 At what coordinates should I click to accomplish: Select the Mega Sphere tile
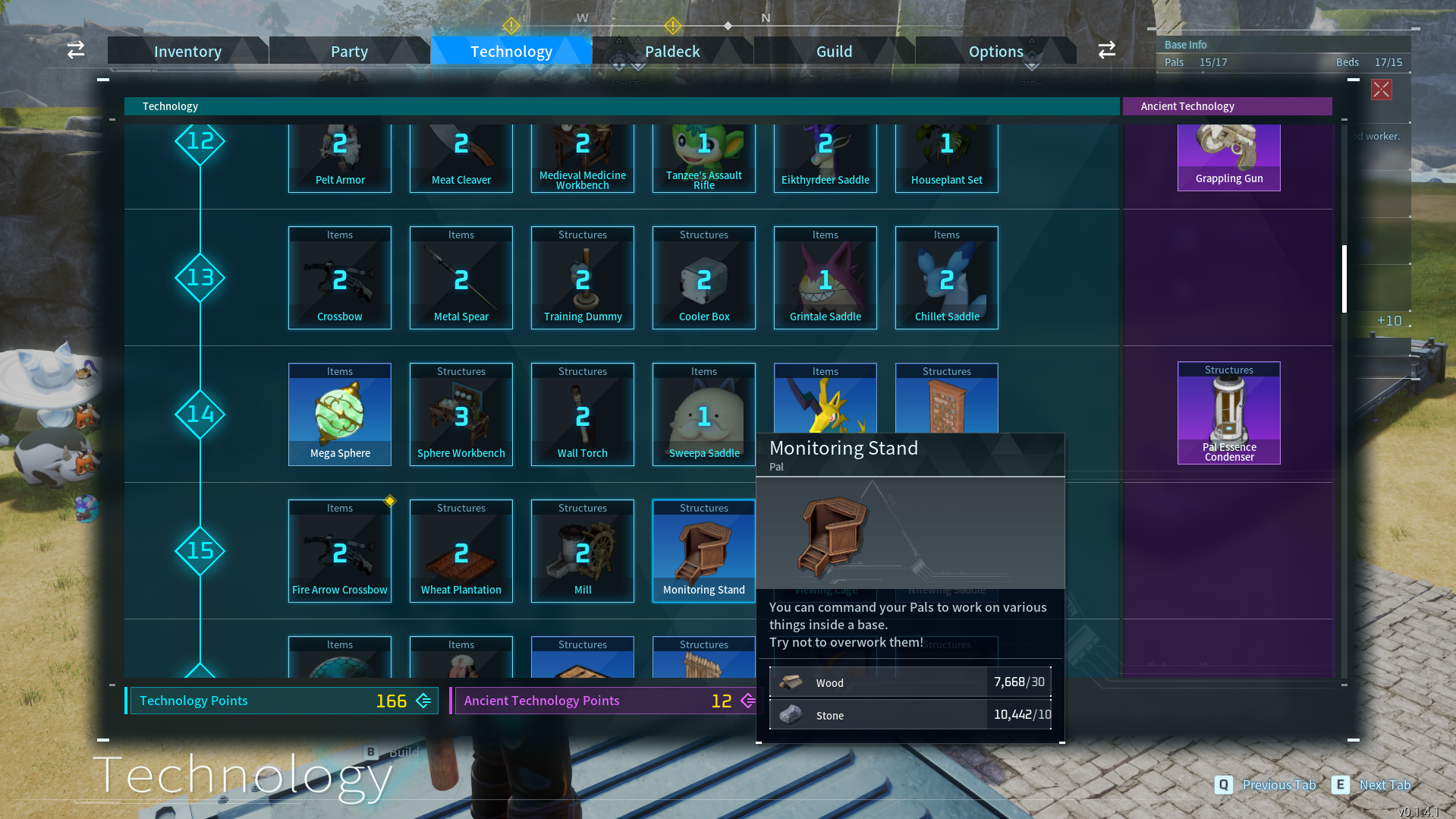tap(340, 415)
